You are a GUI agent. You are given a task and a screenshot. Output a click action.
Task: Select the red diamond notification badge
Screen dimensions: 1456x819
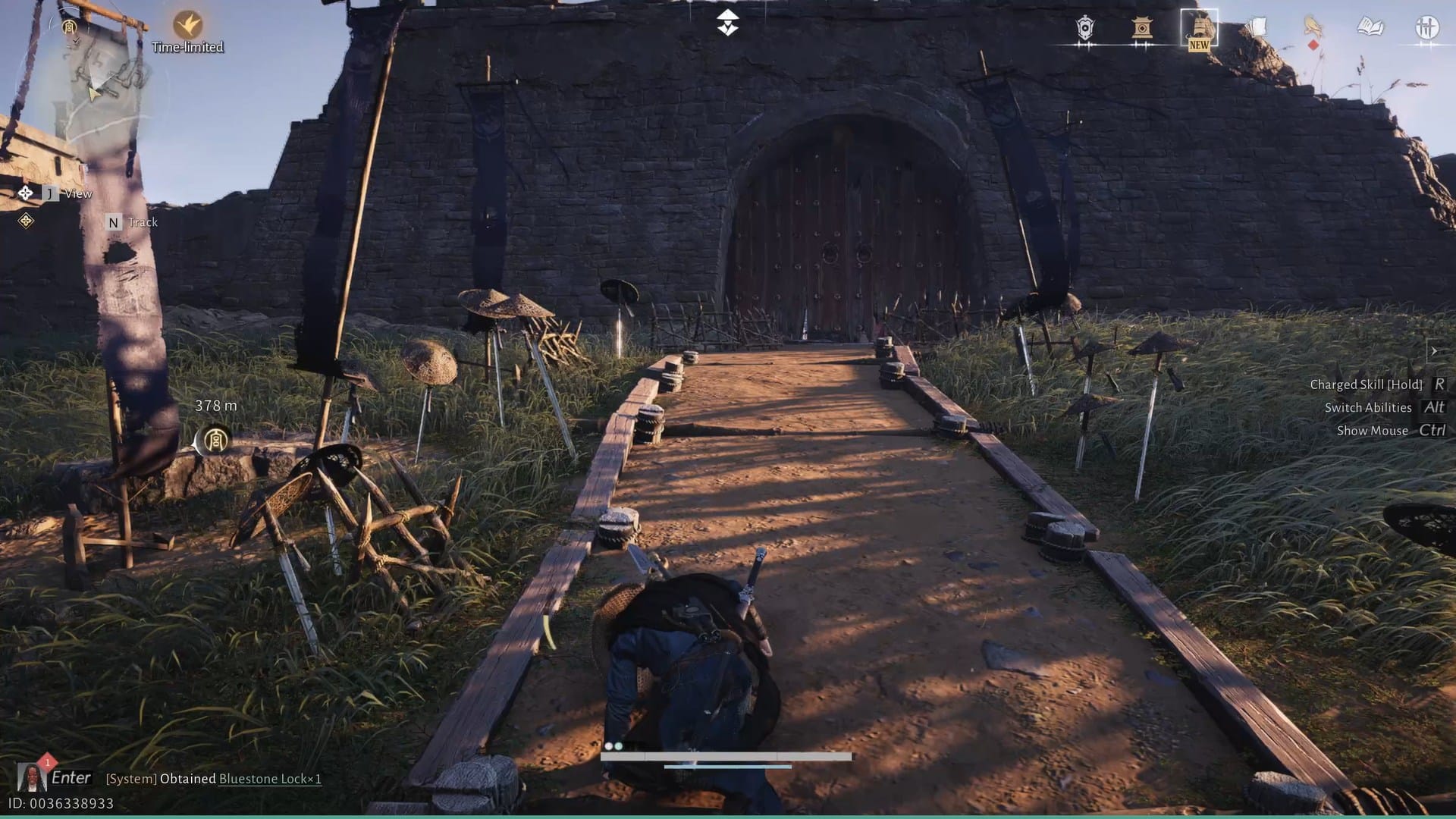coord(1312,45)
